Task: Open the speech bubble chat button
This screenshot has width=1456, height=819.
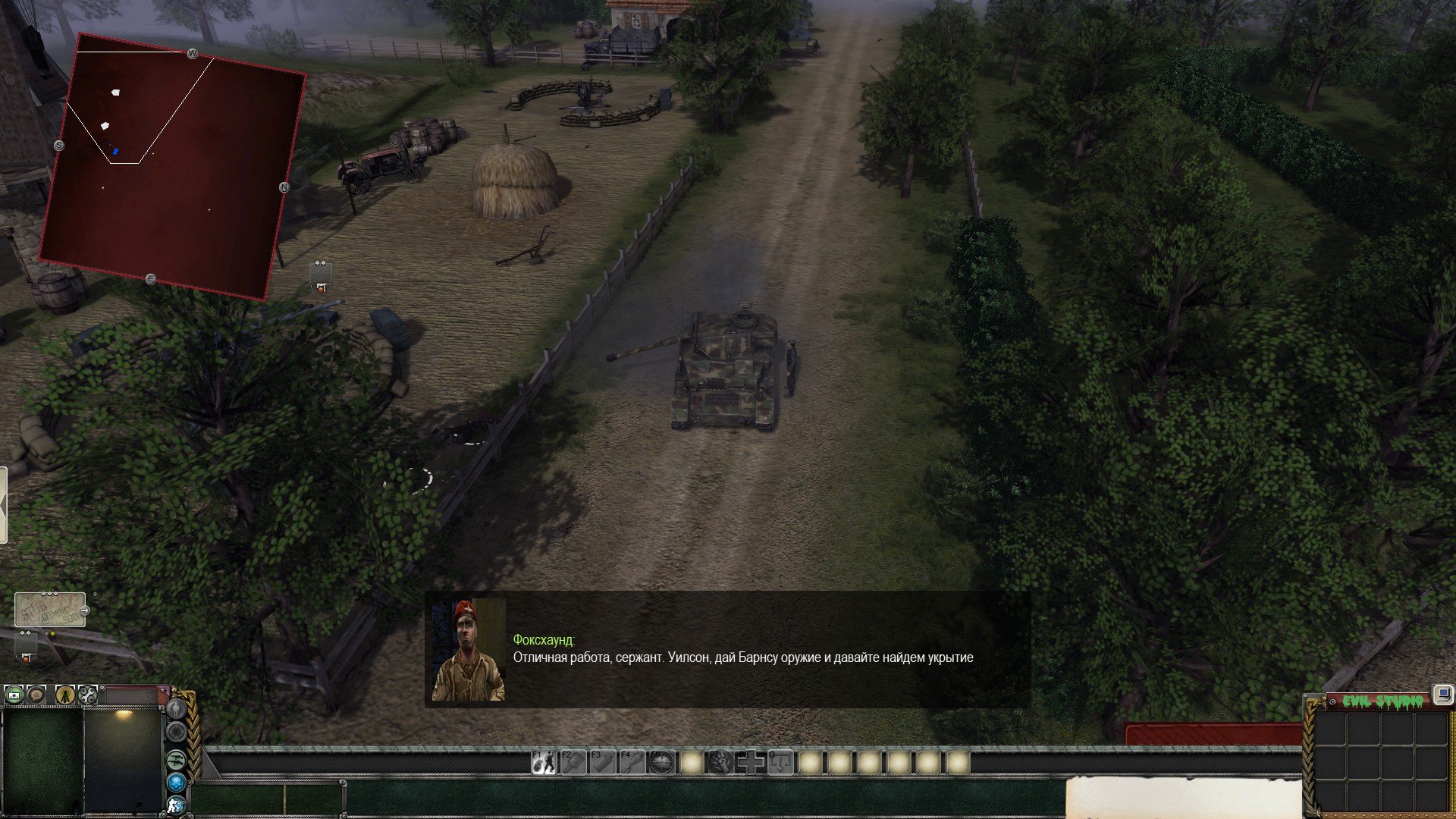Action: 36,694
